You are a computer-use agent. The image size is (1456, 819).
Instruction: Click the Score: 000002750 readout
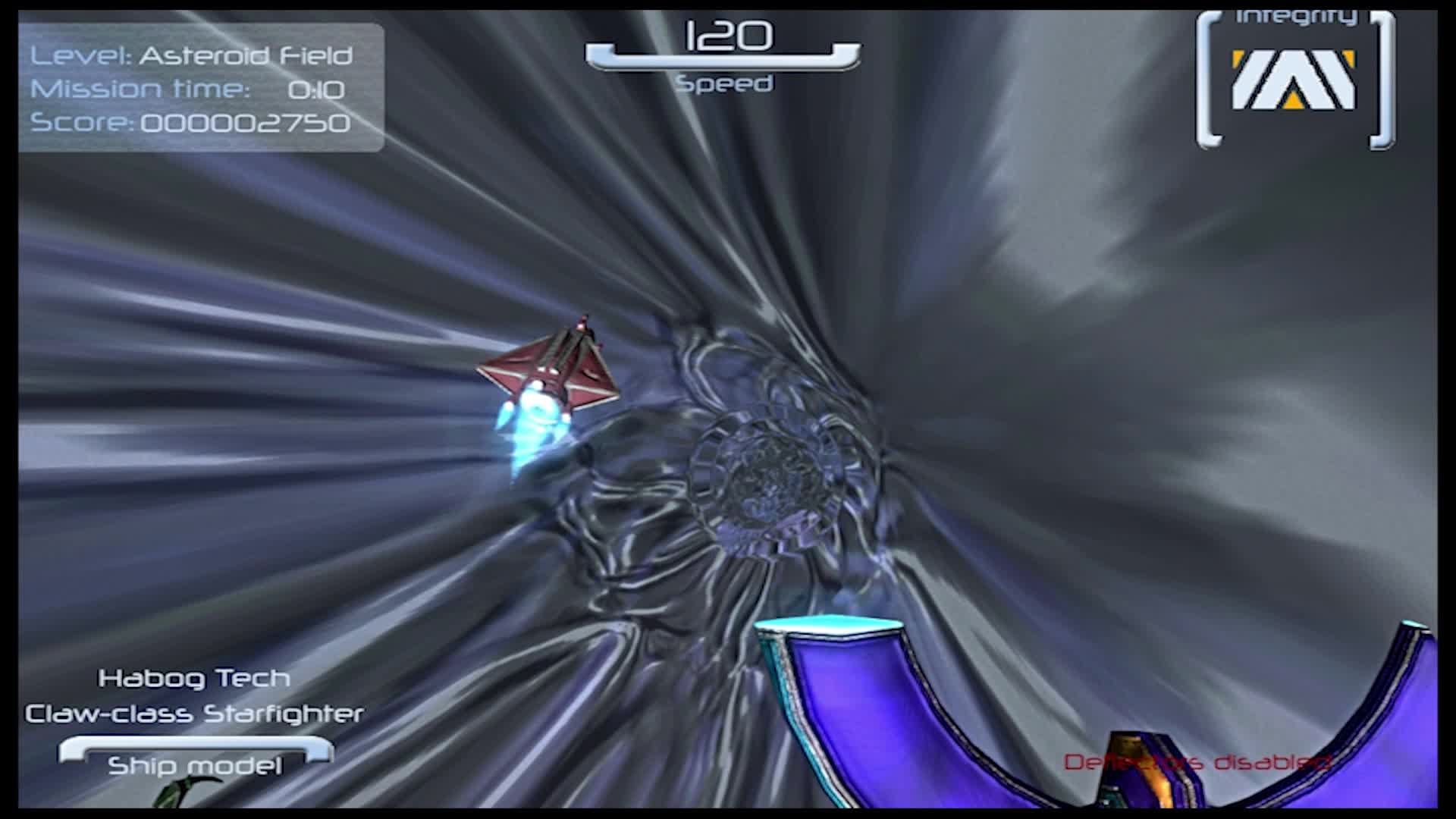[191, 123]
